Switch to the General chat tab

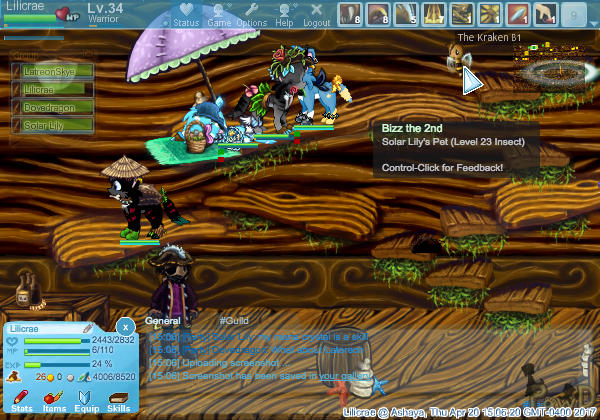tap(162, 321)
